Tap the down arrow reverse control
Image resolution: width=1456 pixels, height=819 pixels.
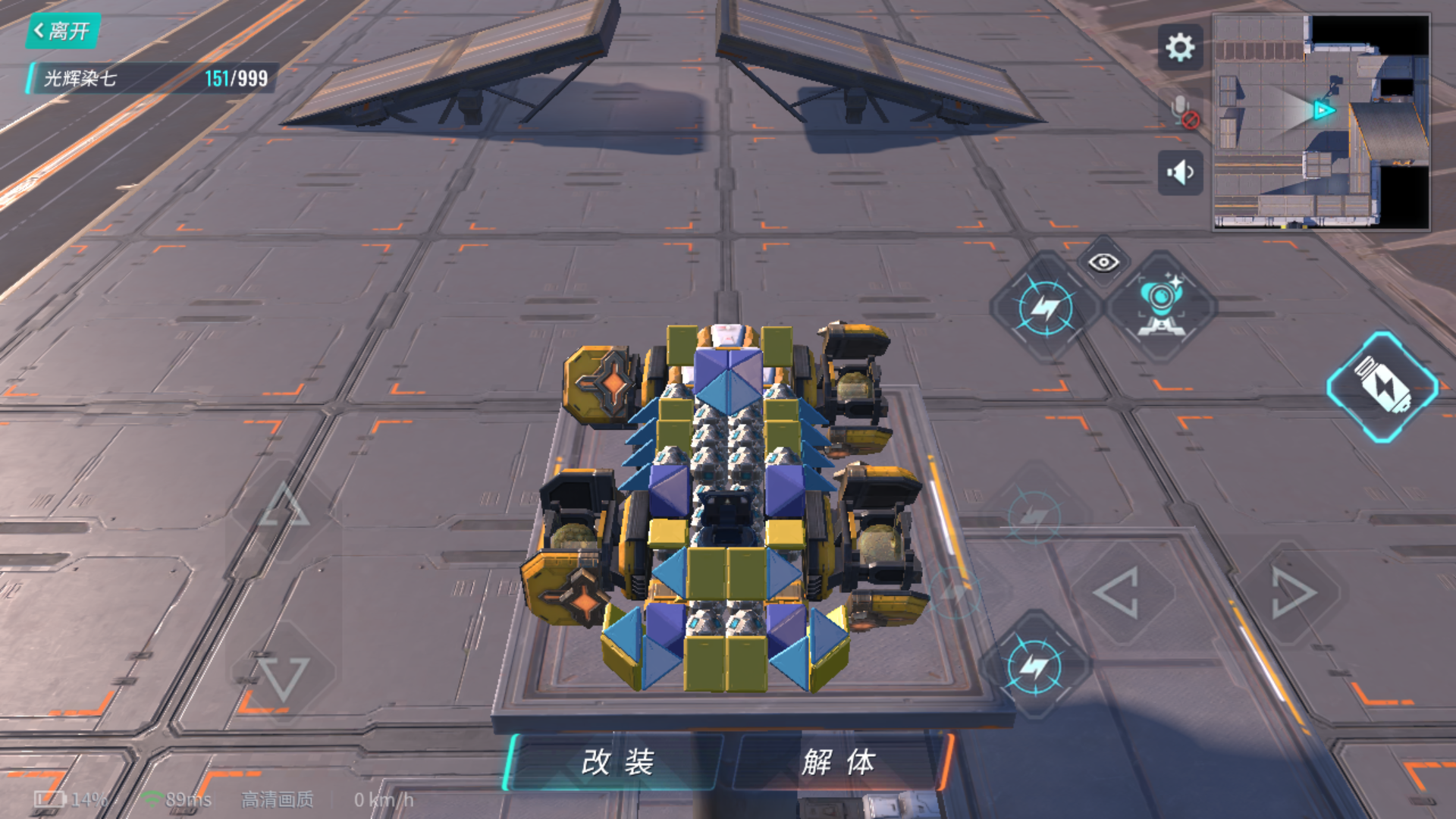(284, 677)
